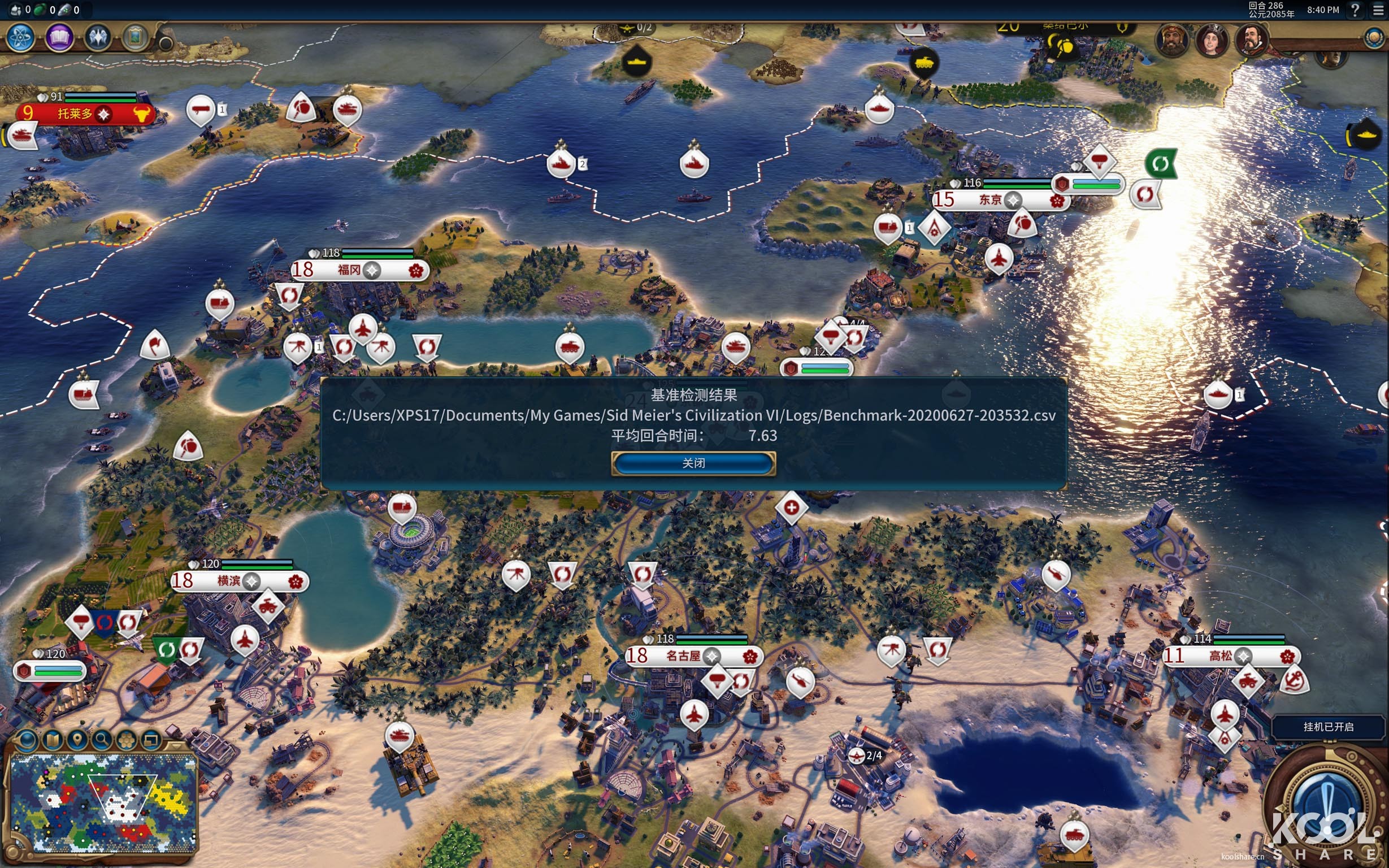1389x868 pixels.
Task: Click the minimap overview
Action: click(103, 802)
